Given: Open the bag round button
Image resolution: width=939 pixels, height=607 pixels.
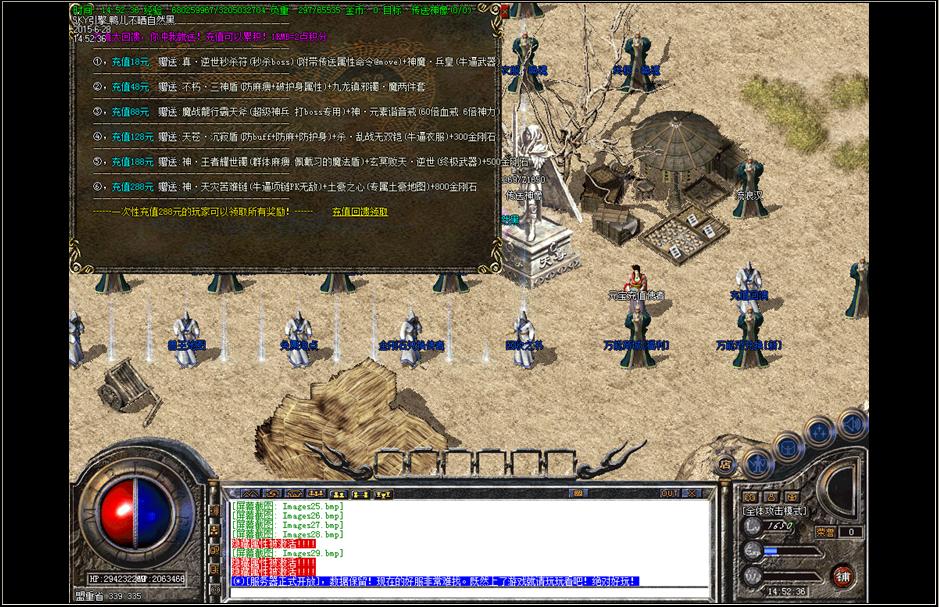Looking at the screenshot, I should tap(788, 444).
